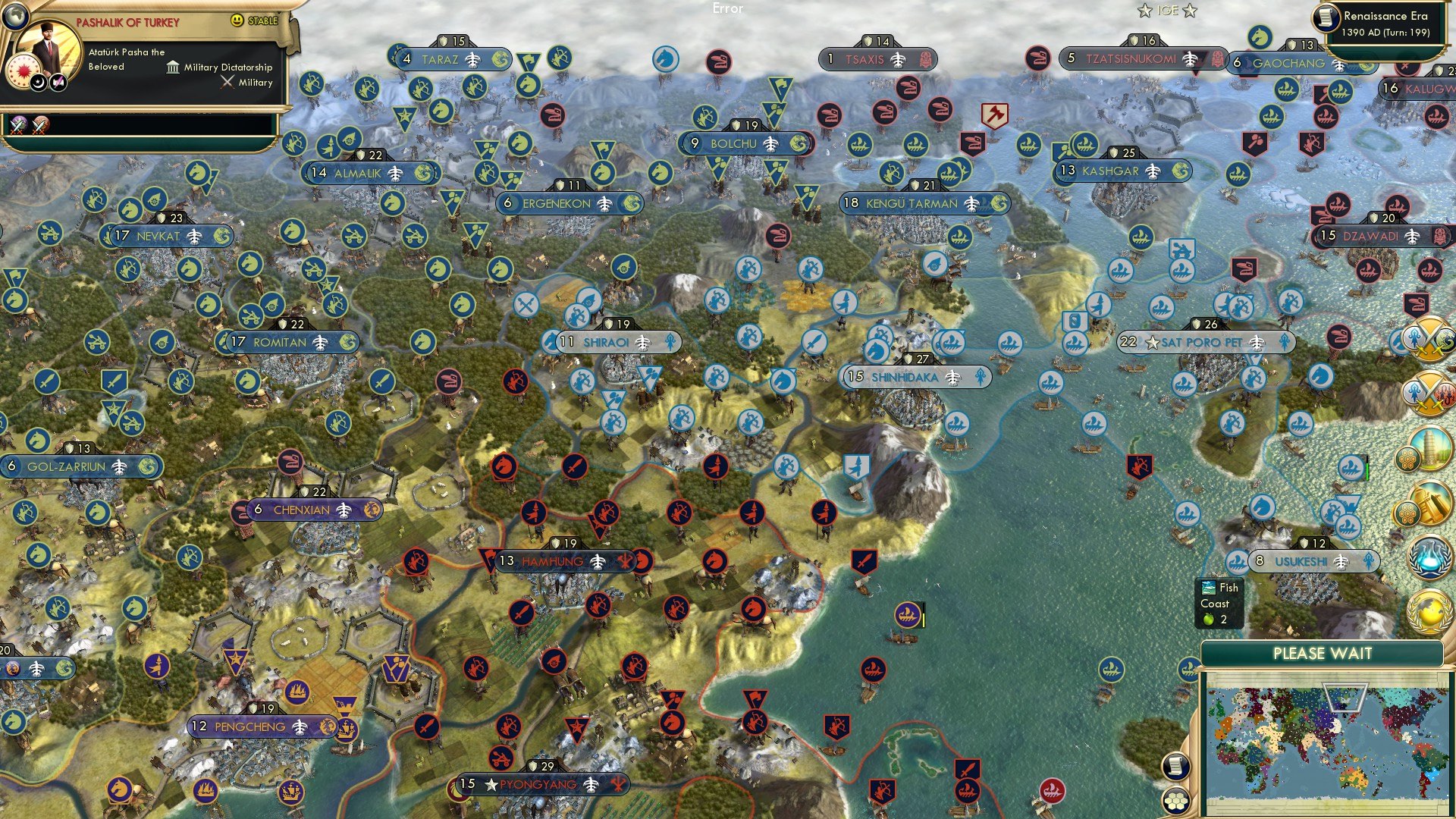Toggle the hex grid honeycomb icon near the minimap
Screen dimensions: 1456x819
[x=1176, y=801]
